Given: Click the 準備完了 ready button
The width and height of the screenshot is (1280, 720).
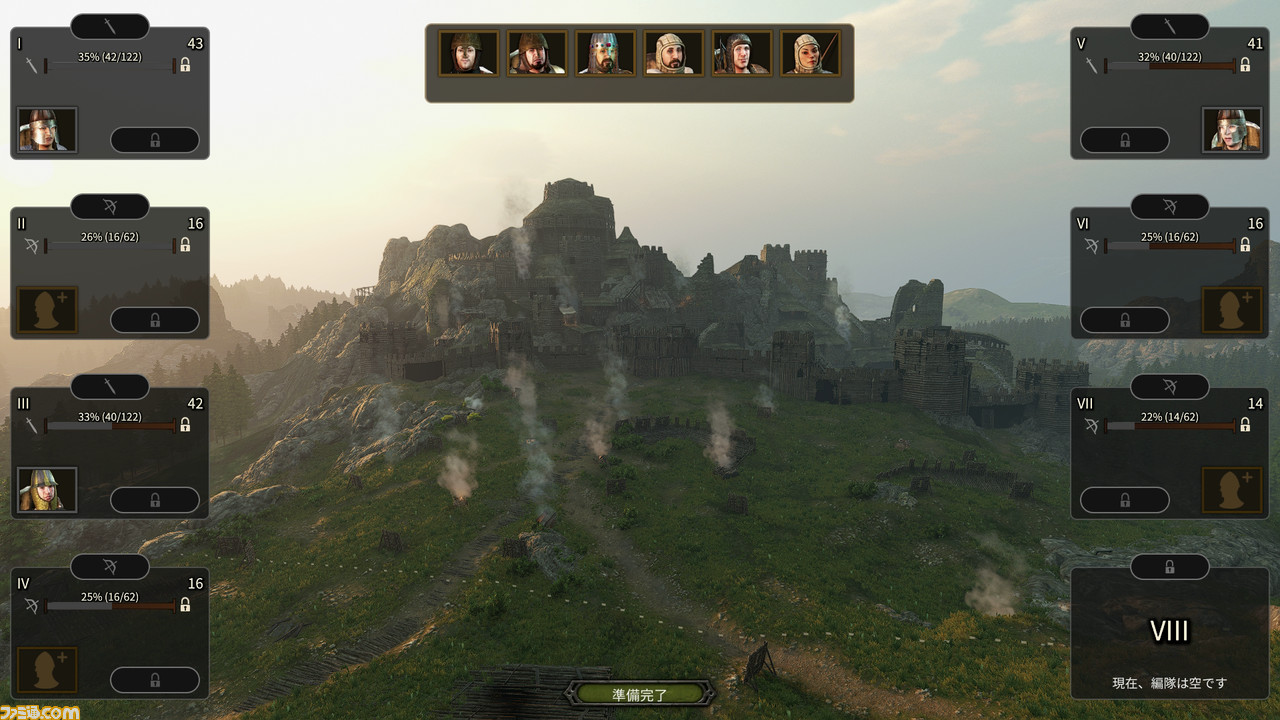Looking at the screenshot, I should [x=640, y=693].
